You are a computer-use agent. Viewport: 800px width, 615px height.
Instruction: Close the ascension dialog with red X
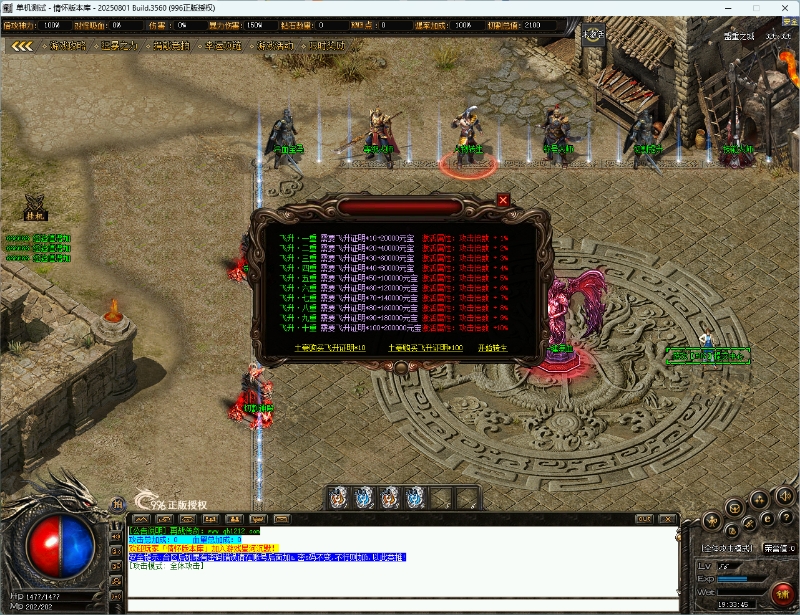coord(503,200)
